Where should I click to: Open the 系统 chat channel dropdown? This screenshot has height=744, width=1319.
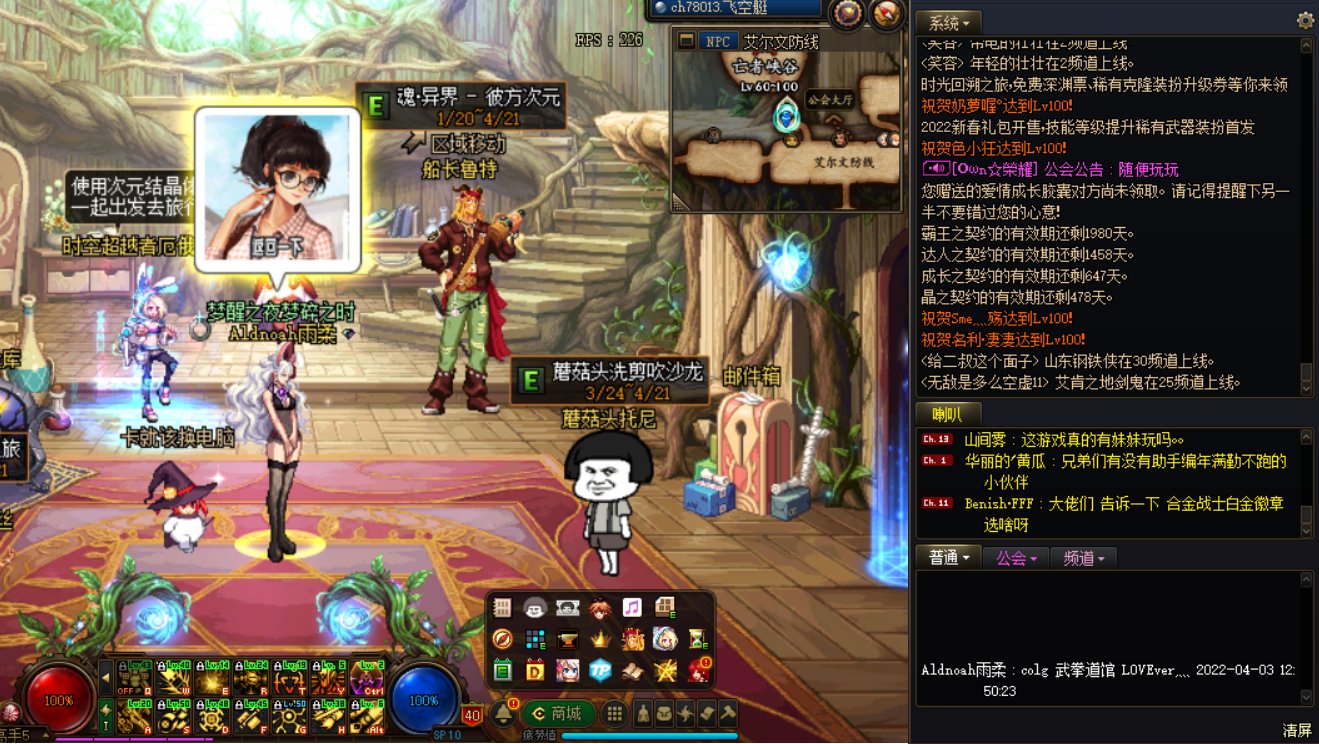click(x=948, y=22)
